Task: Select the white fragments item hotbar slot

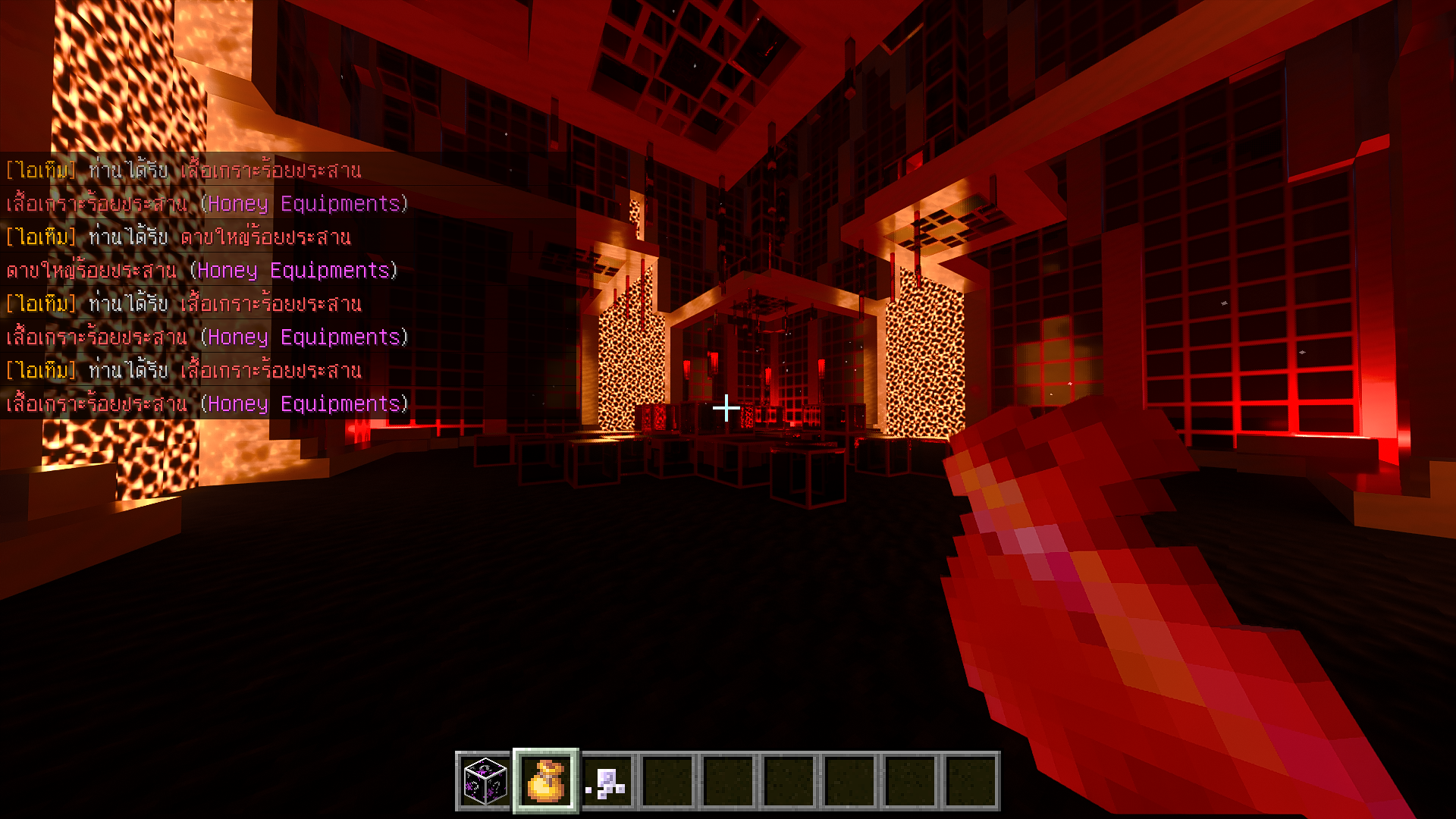Action: pos(607,781)
